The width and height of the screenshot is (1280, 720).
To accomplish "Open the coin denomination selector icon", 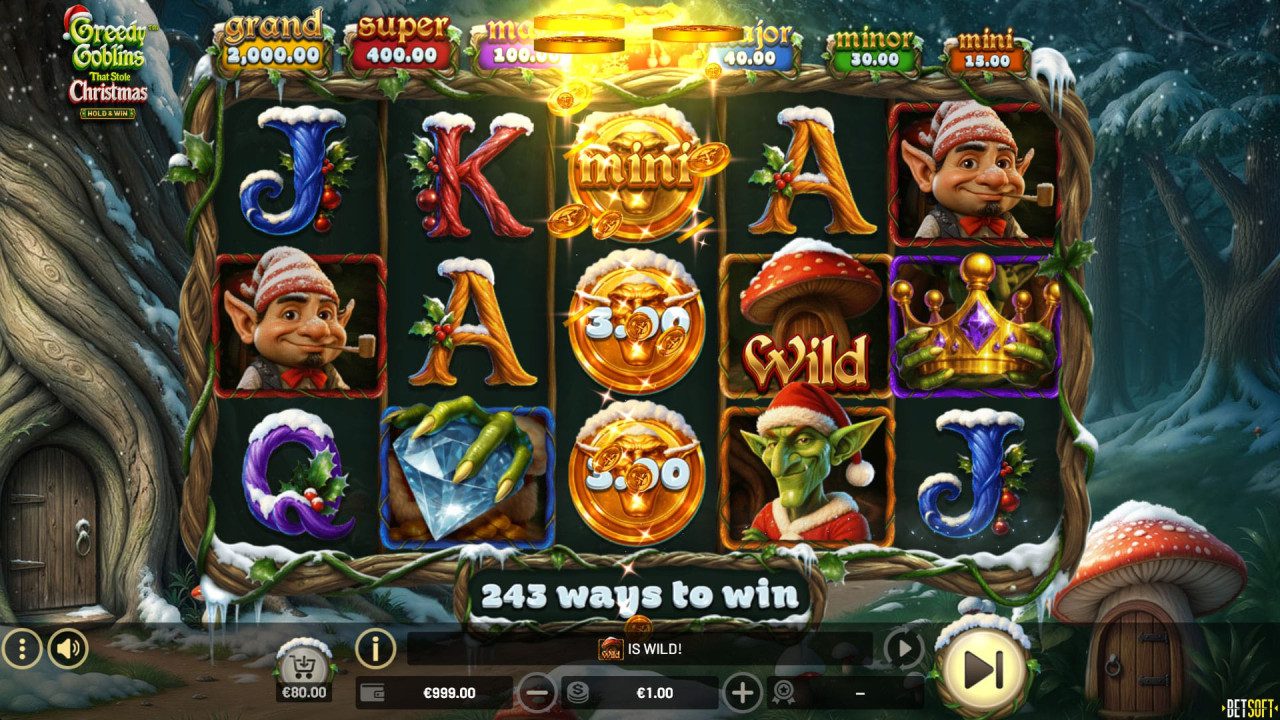I will [576, 690].
